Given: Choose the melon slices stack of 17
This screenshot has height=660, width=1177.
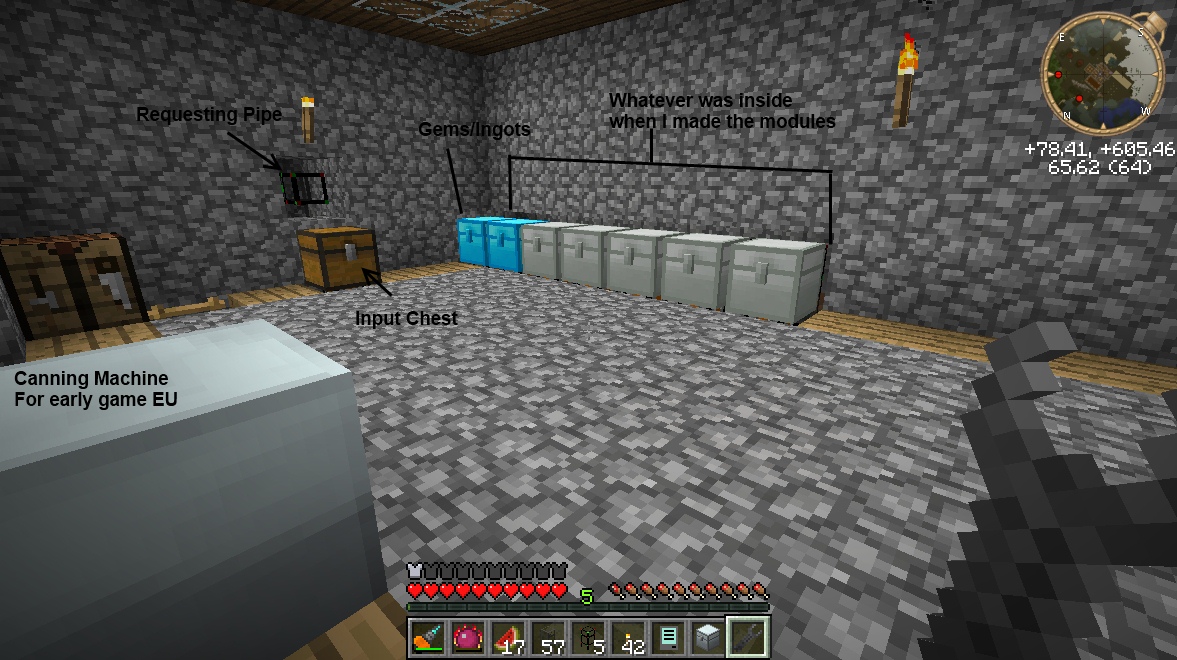Looking at the screenshot, I should pyautogui.click(x=507, y=637).
